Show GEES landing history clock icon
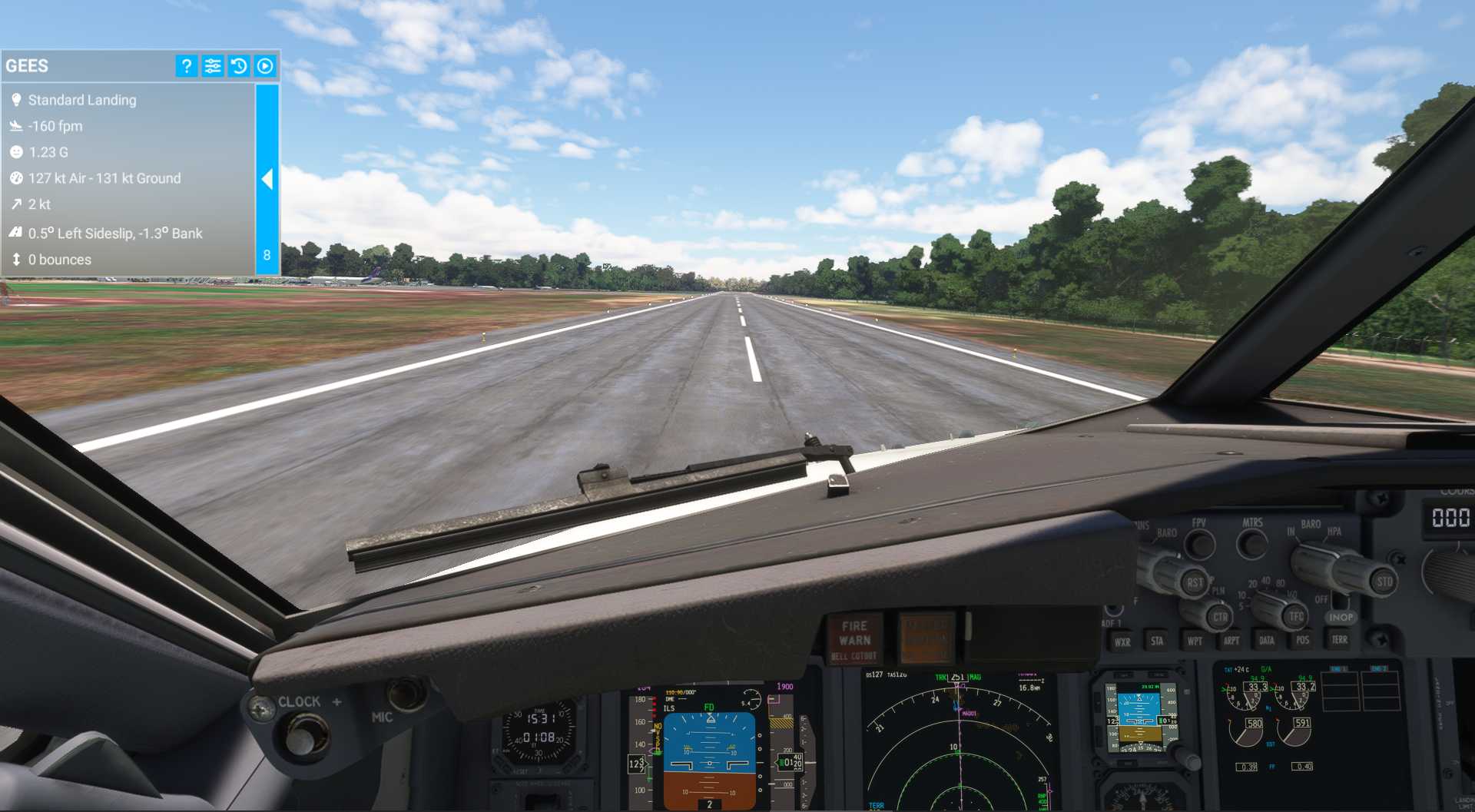The image size is (1475, 812). pos(239,66)
